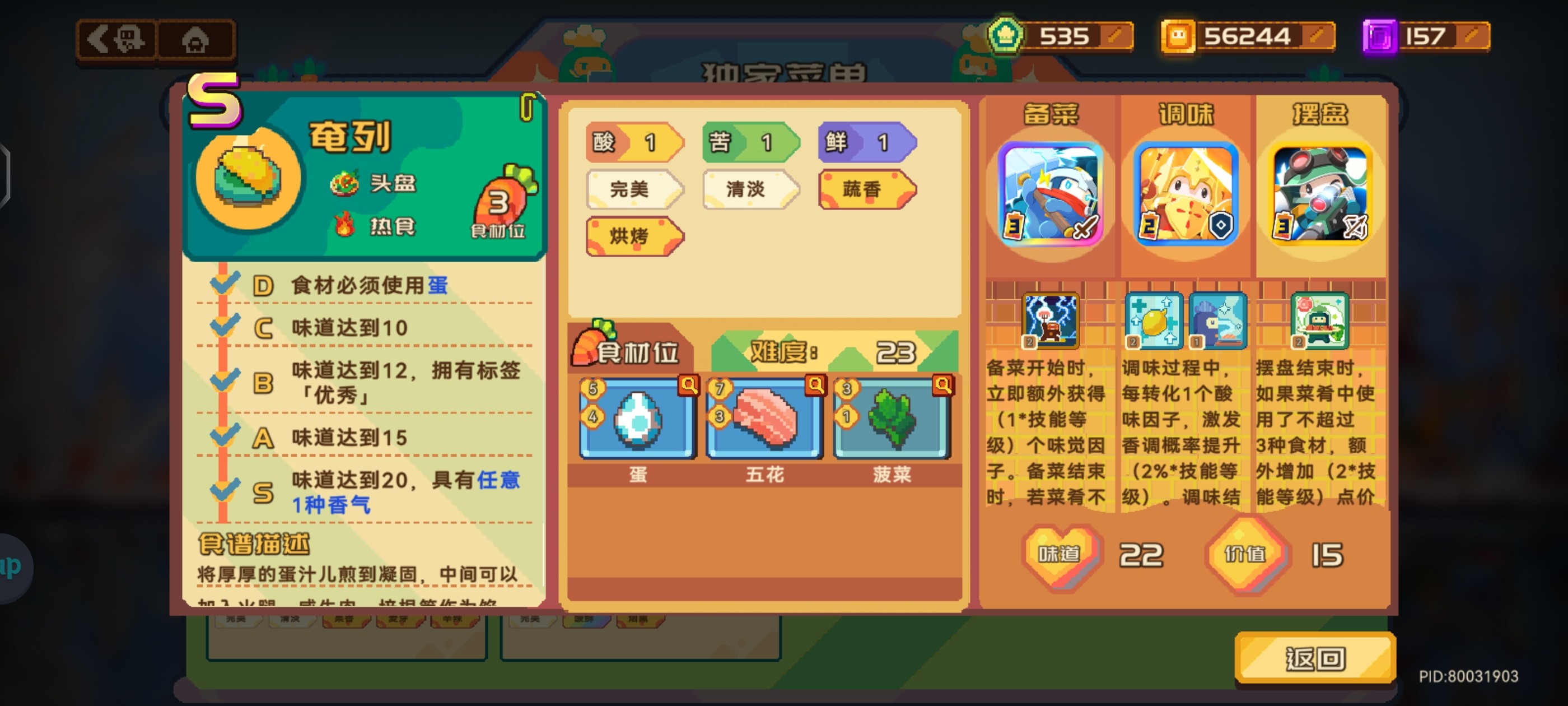
Task: Choose the 备菜 prep chef portrait
Action: (1051, 194)
